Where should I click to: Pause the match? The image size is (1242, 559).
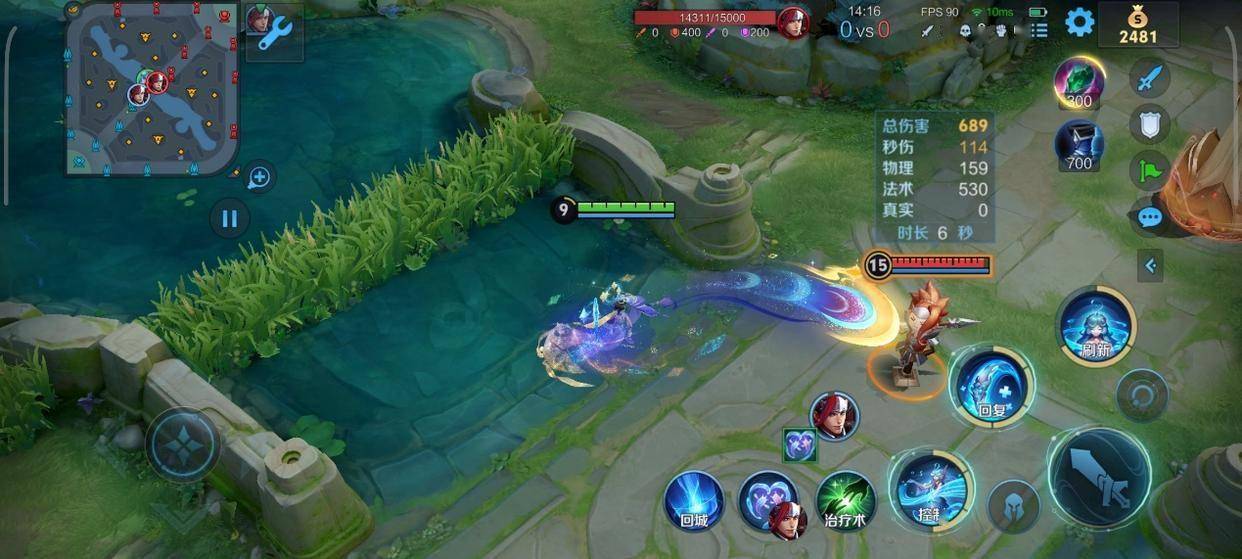point(230,218)
